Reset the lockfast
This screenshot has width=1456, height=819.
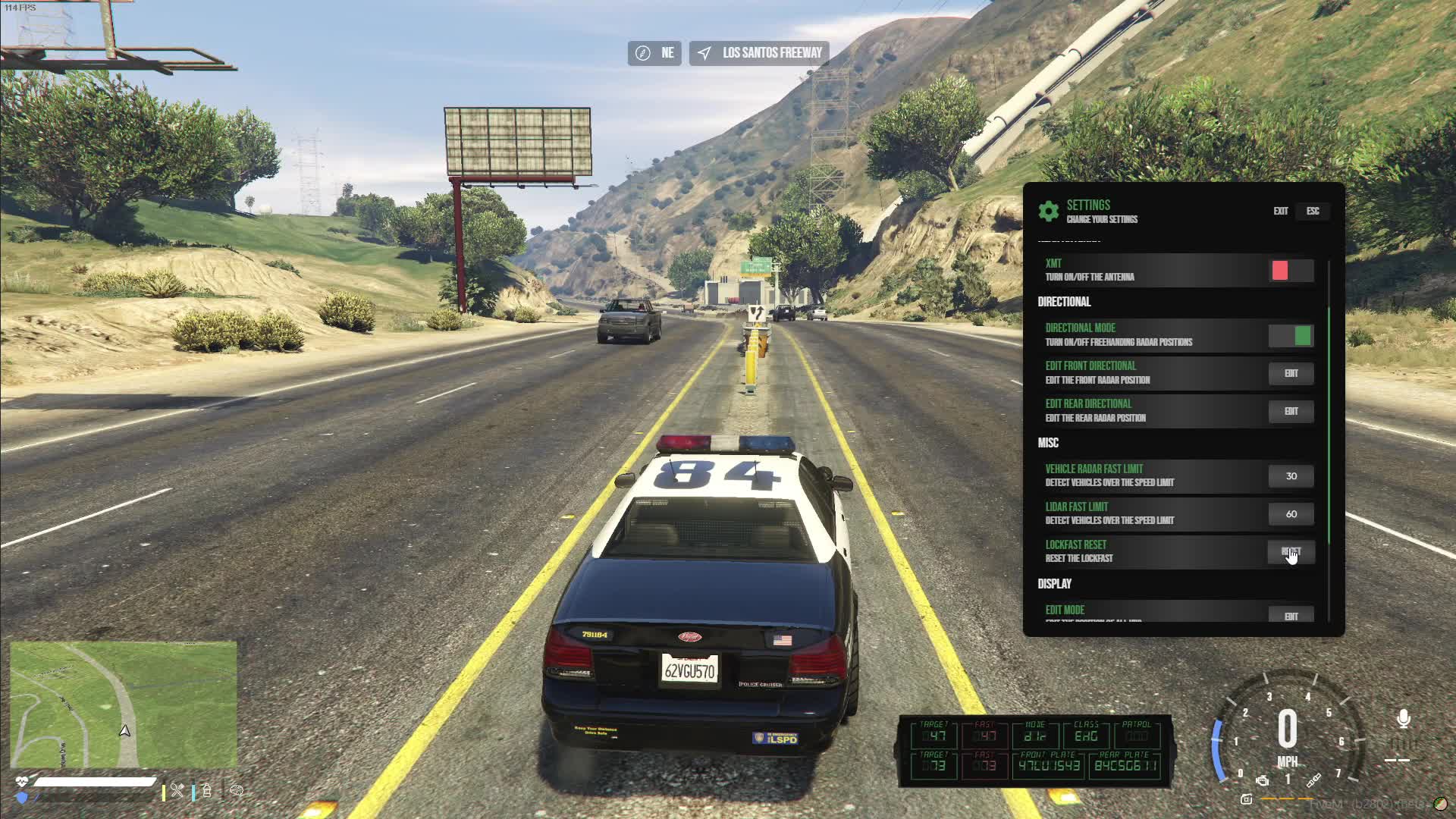coord(1291,552)
